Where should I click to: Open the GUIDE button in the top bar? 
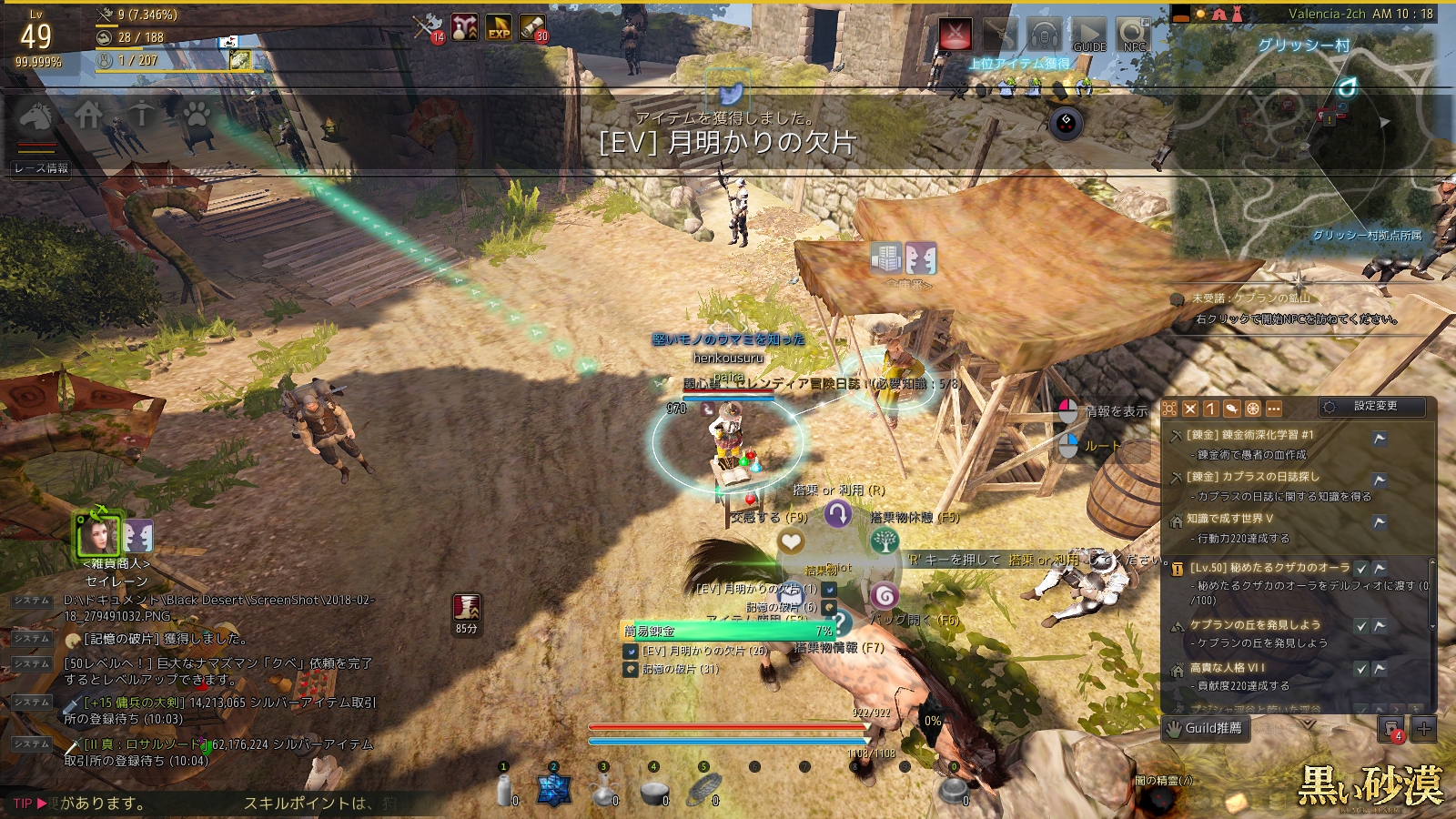[x=1088, y=35]
